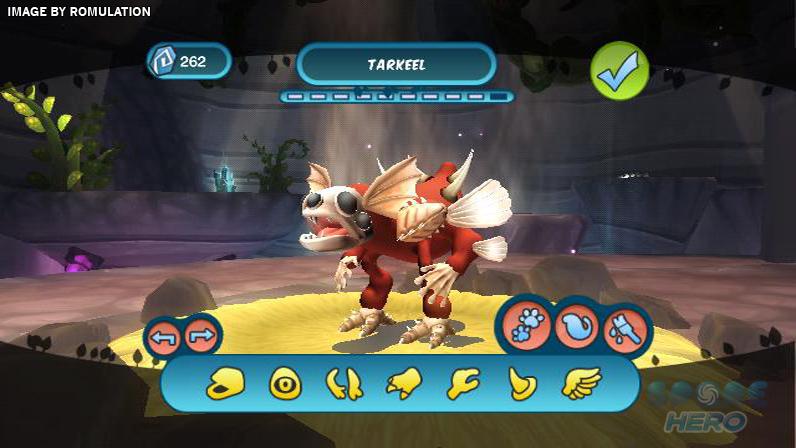Redo the change with the right arrow

point(201,337)
